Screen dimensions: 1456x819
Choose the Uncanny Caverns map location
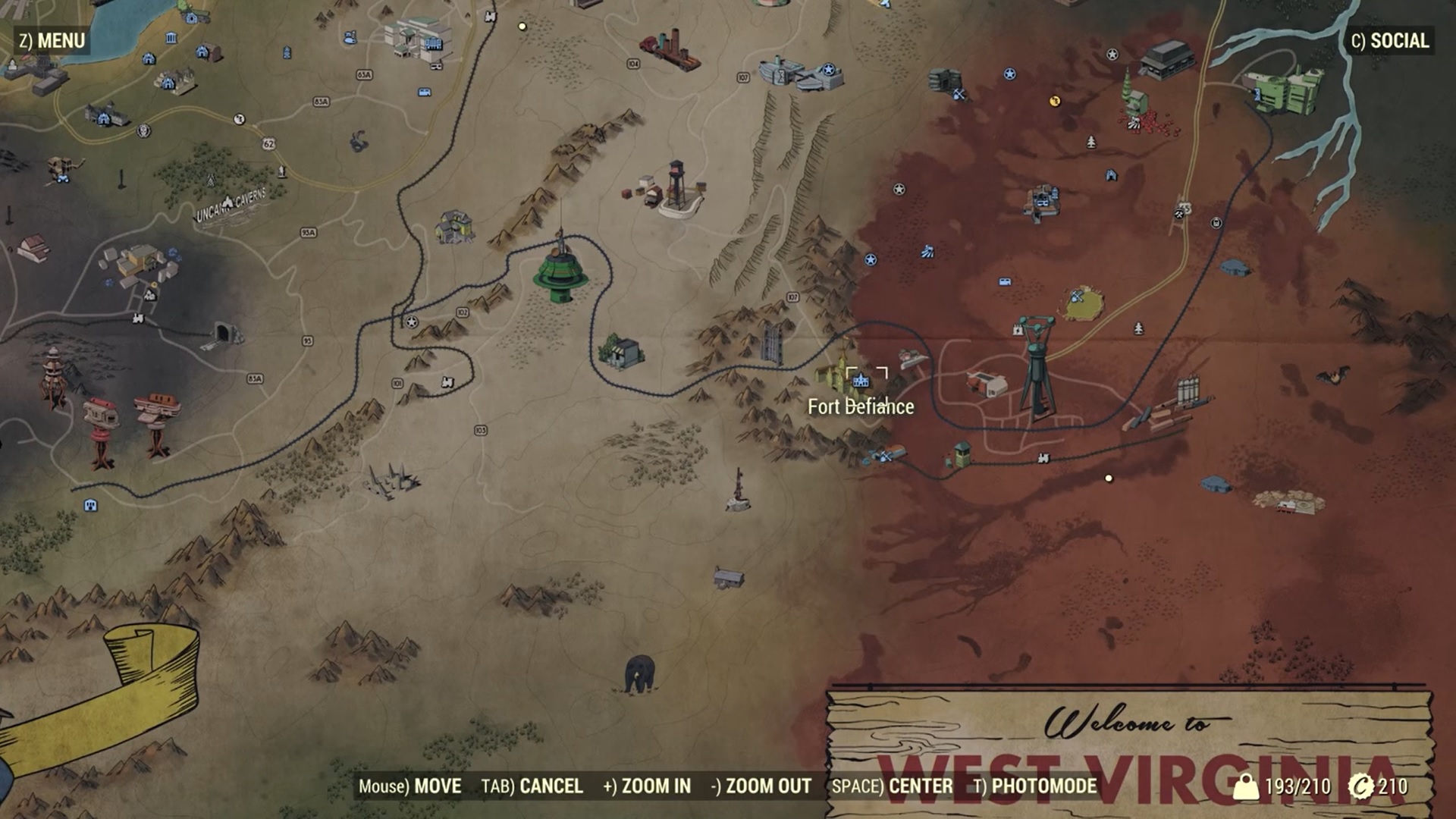point(228,203)
